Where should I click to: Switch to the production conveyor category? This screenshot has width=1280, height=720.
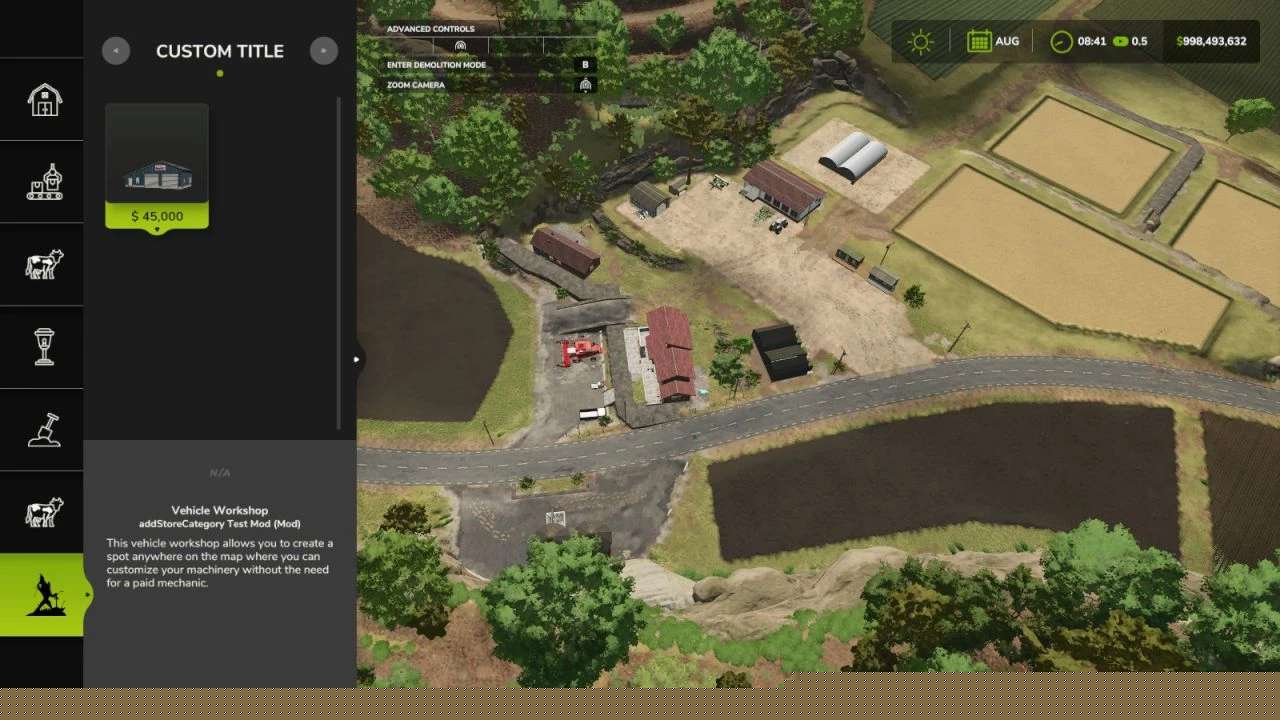[44, 182]
